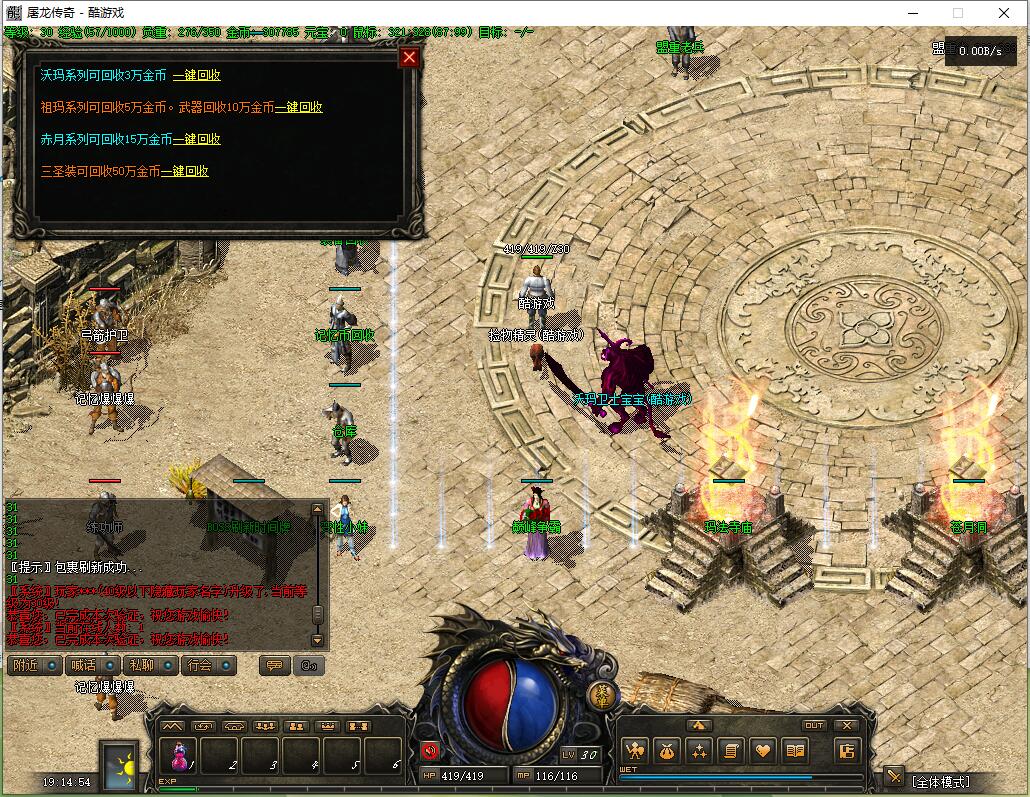Recycle 赤月 series via 一键回收 link
The image size is (1030, 797).
[197, 139]
